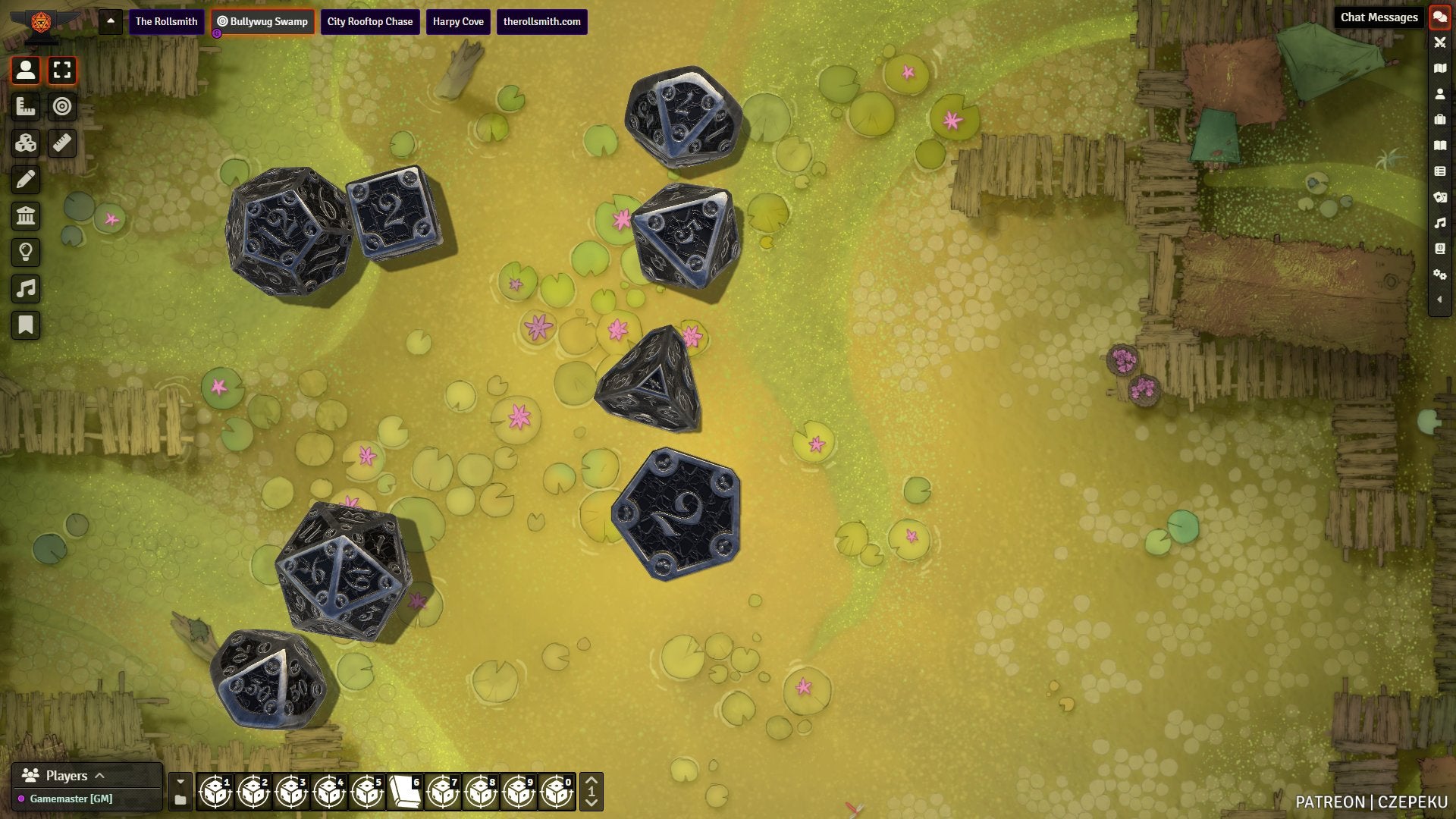Open the items directory suitcase tab
Viewport: 1456px width, 819px height.
[1439, 120]
